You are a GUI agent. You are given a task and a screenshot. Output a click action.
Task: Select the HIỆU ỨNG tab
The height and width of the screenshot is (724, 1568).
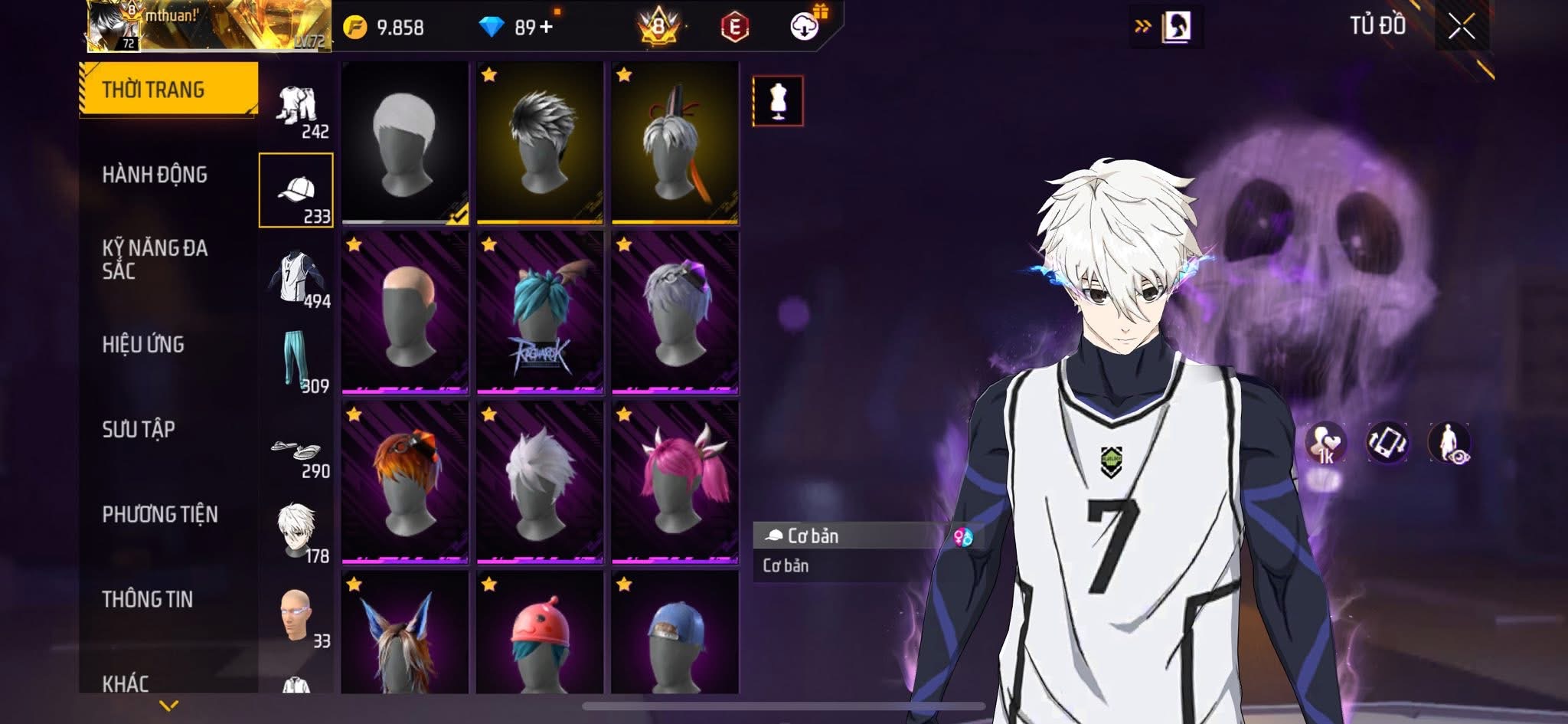pyautogui.click(x=143, y=345)
